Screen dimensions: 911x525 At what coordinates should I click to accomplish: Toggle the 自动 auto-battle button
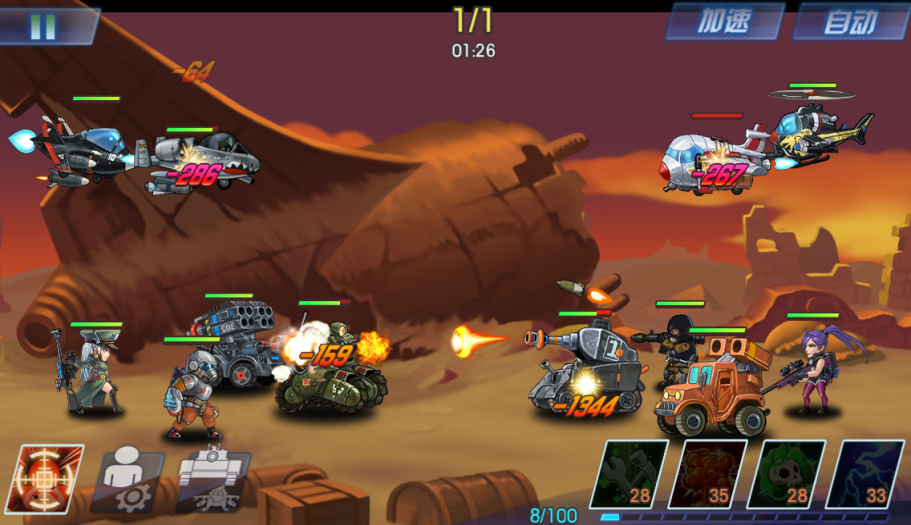[x=850, y=22]
